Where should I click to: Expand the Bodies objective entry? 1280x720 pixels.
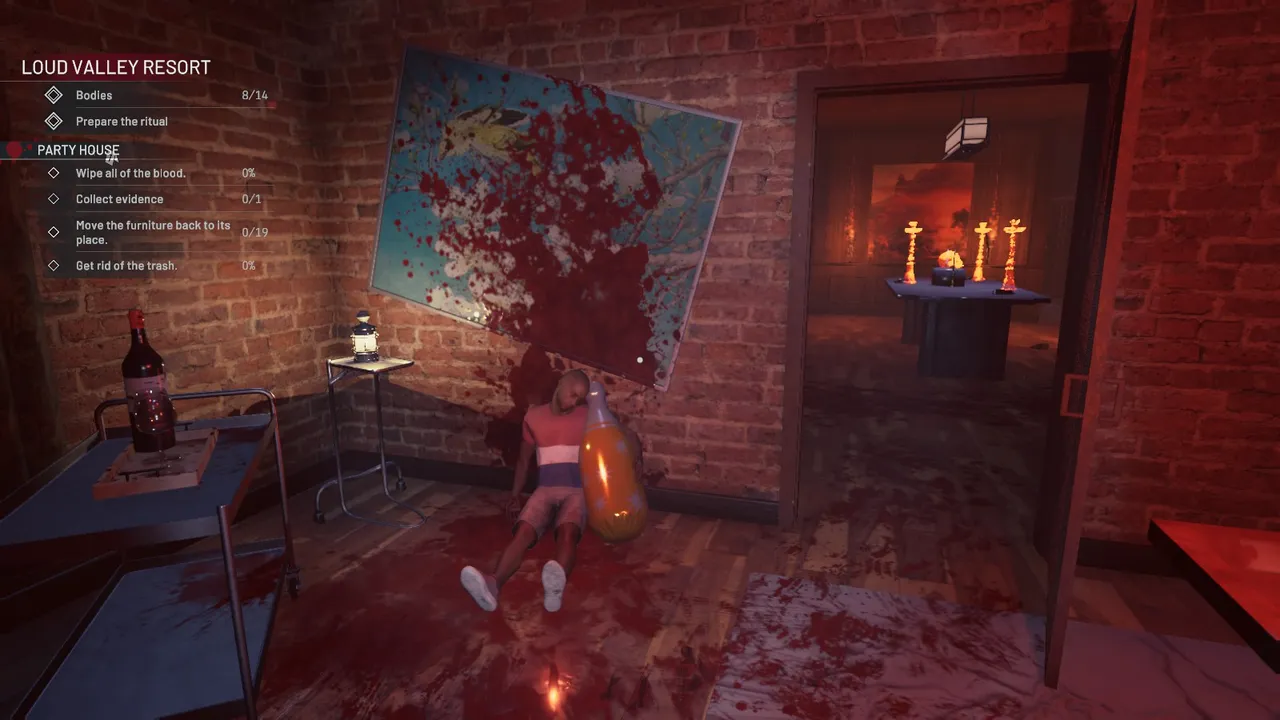coord(94,94)
